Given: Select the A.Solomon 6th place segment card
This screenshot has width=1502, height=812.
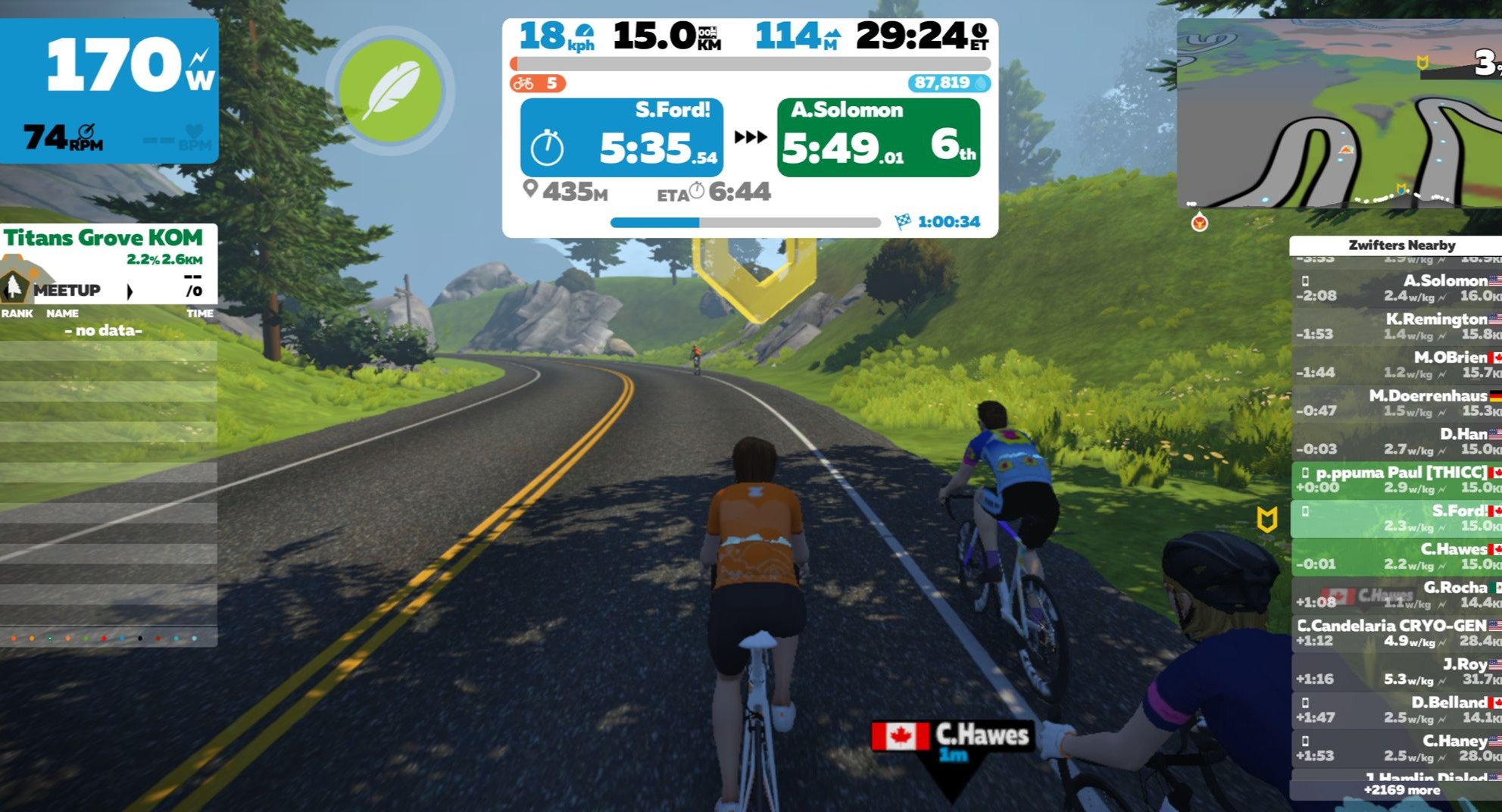Looking at the screenshot, I should (878, 138).
